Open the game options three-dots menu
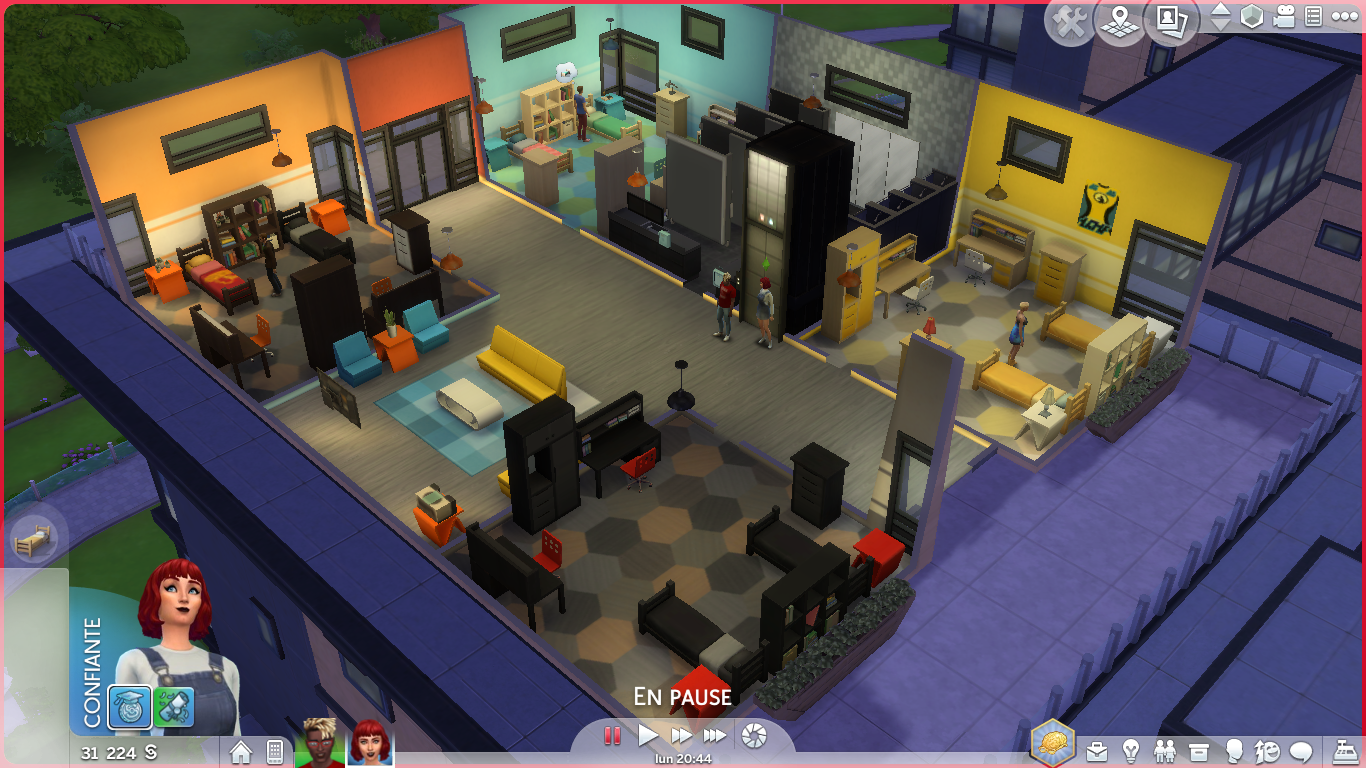 1344,17
